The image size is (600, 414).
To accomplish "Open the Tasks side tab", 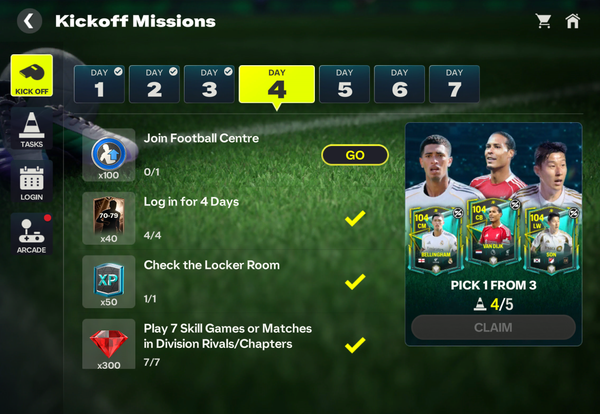I will (32, 128).
